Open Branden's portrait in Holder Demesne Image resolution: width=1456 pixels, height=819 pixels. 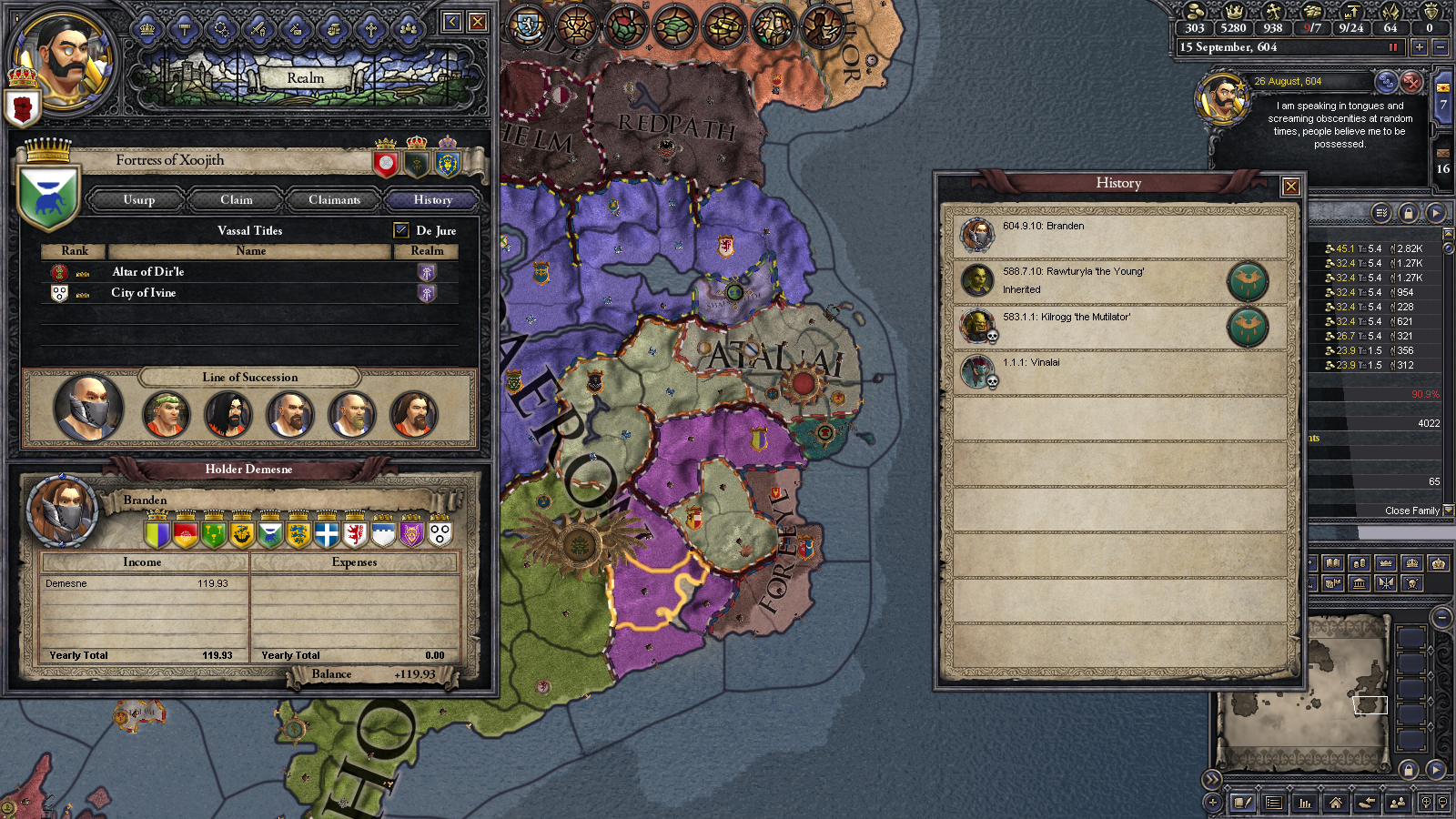point(62,510)
